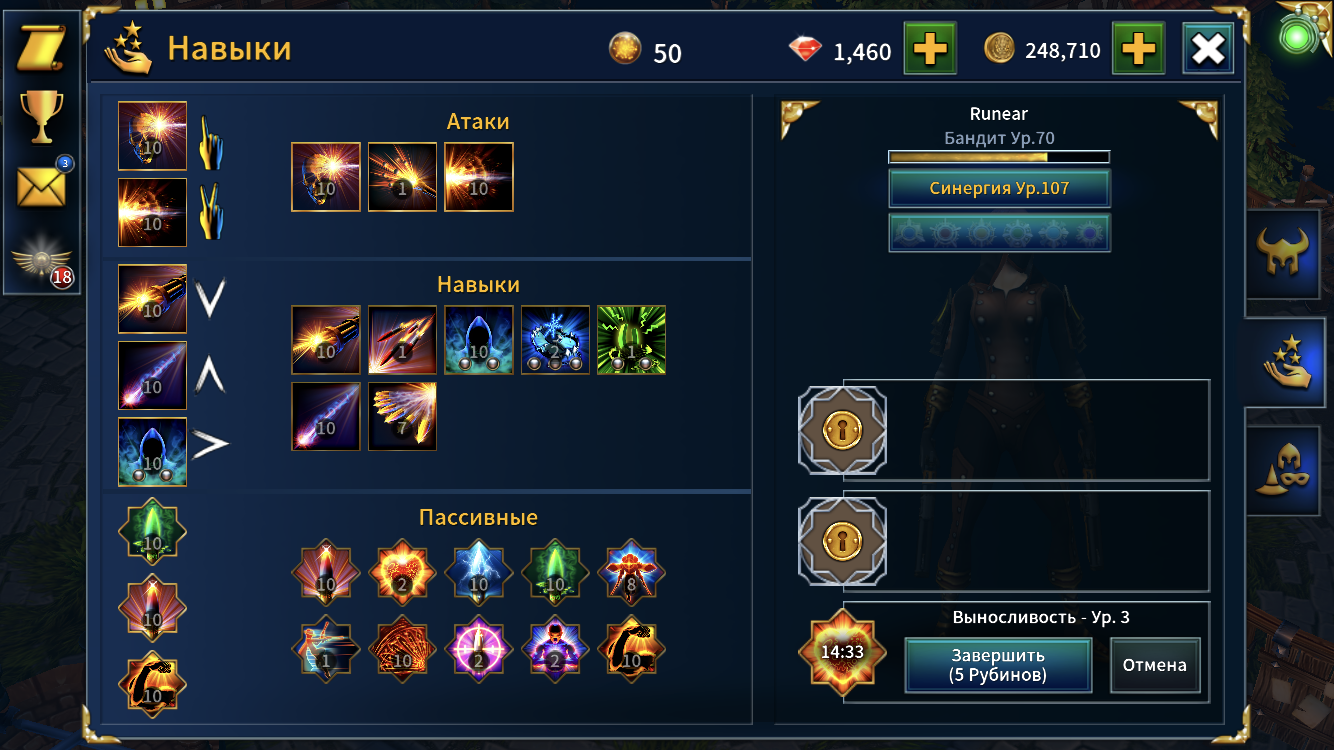The height and width of the screenshot is (750, 1334).
Task: Choose the blue hooded figure skill in the grid
Action: click(x=479, y=340)
